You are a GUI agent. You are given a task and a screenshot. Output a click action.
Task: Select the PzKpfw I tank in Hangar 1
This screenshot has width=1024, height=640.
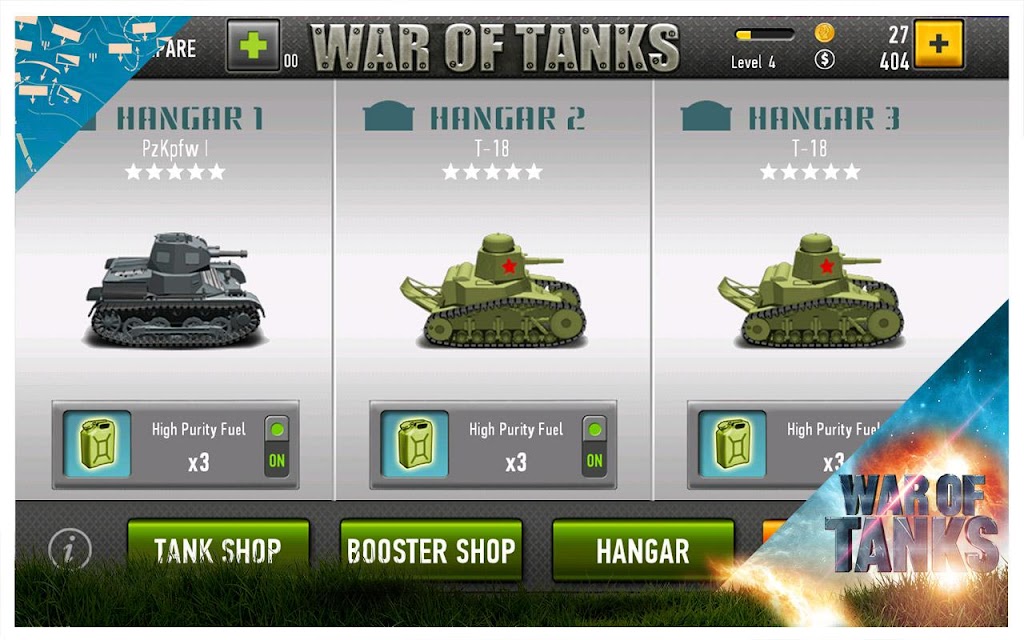click(x=175, y=290)
